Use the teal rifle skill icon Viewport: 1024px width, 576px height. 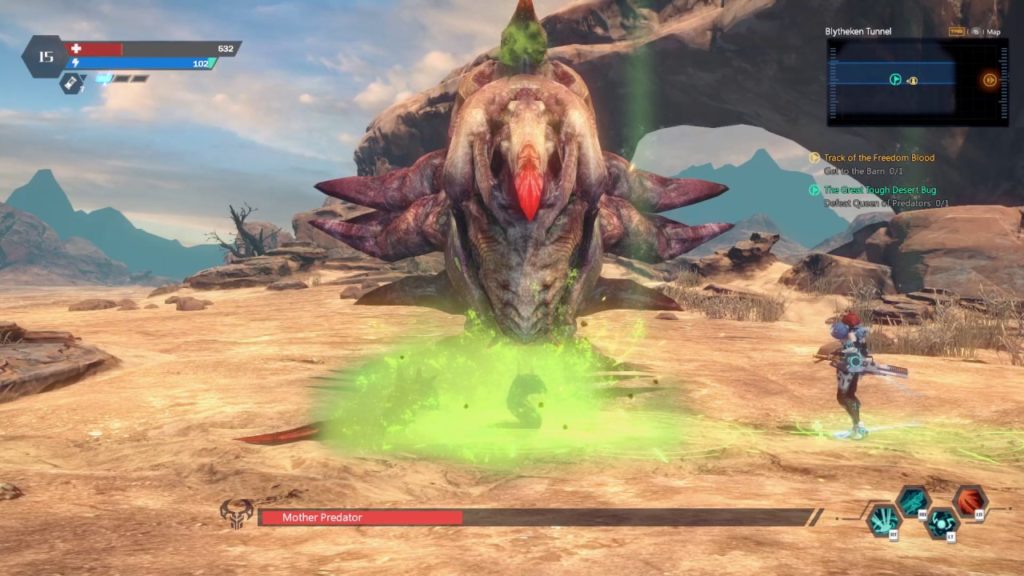(913, 501)
